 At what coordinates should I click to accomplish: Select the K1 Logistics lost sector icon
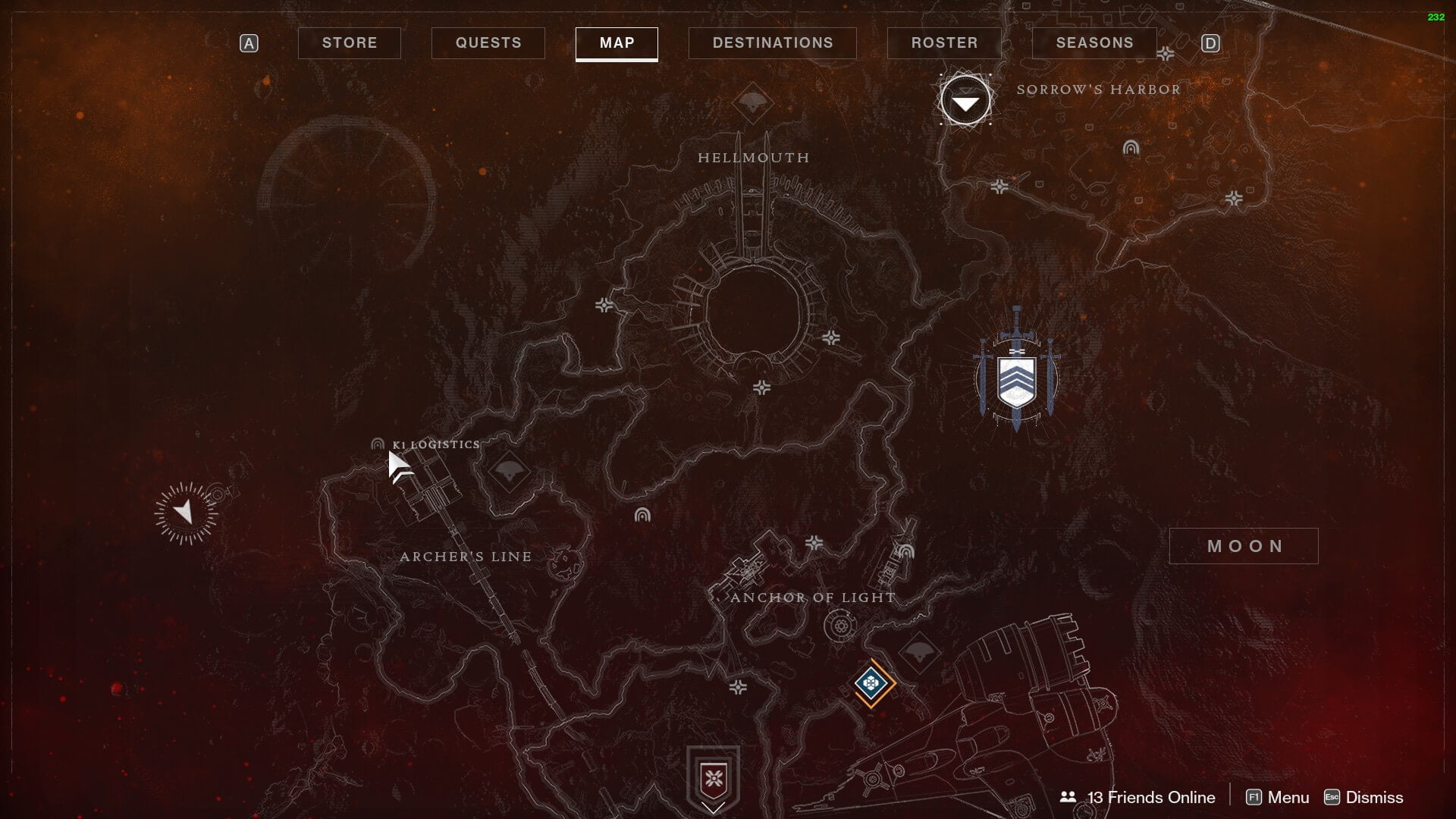378,444
